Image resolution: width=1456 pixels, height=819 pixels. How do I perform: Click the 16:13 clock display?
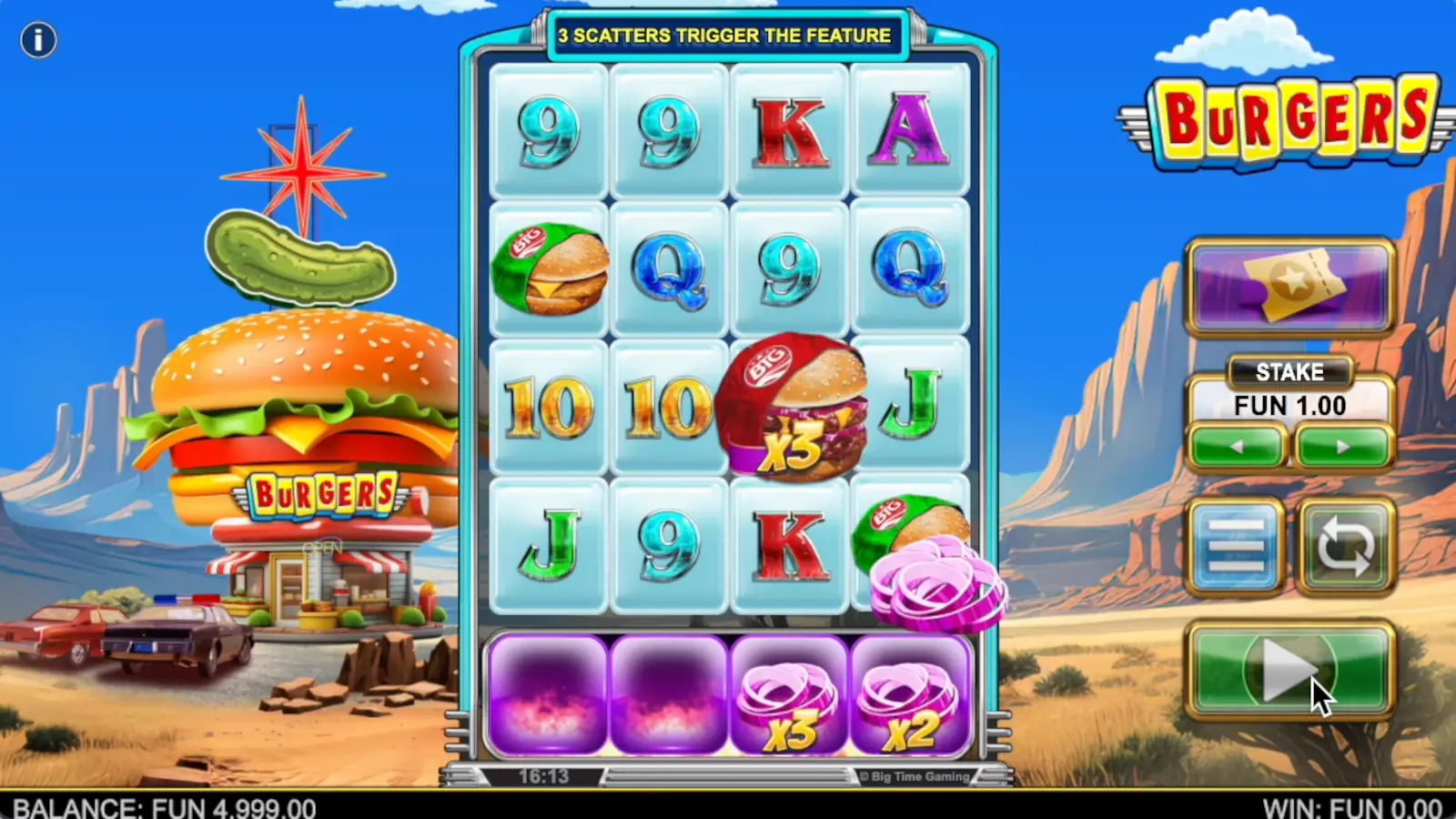coord(543,776)
